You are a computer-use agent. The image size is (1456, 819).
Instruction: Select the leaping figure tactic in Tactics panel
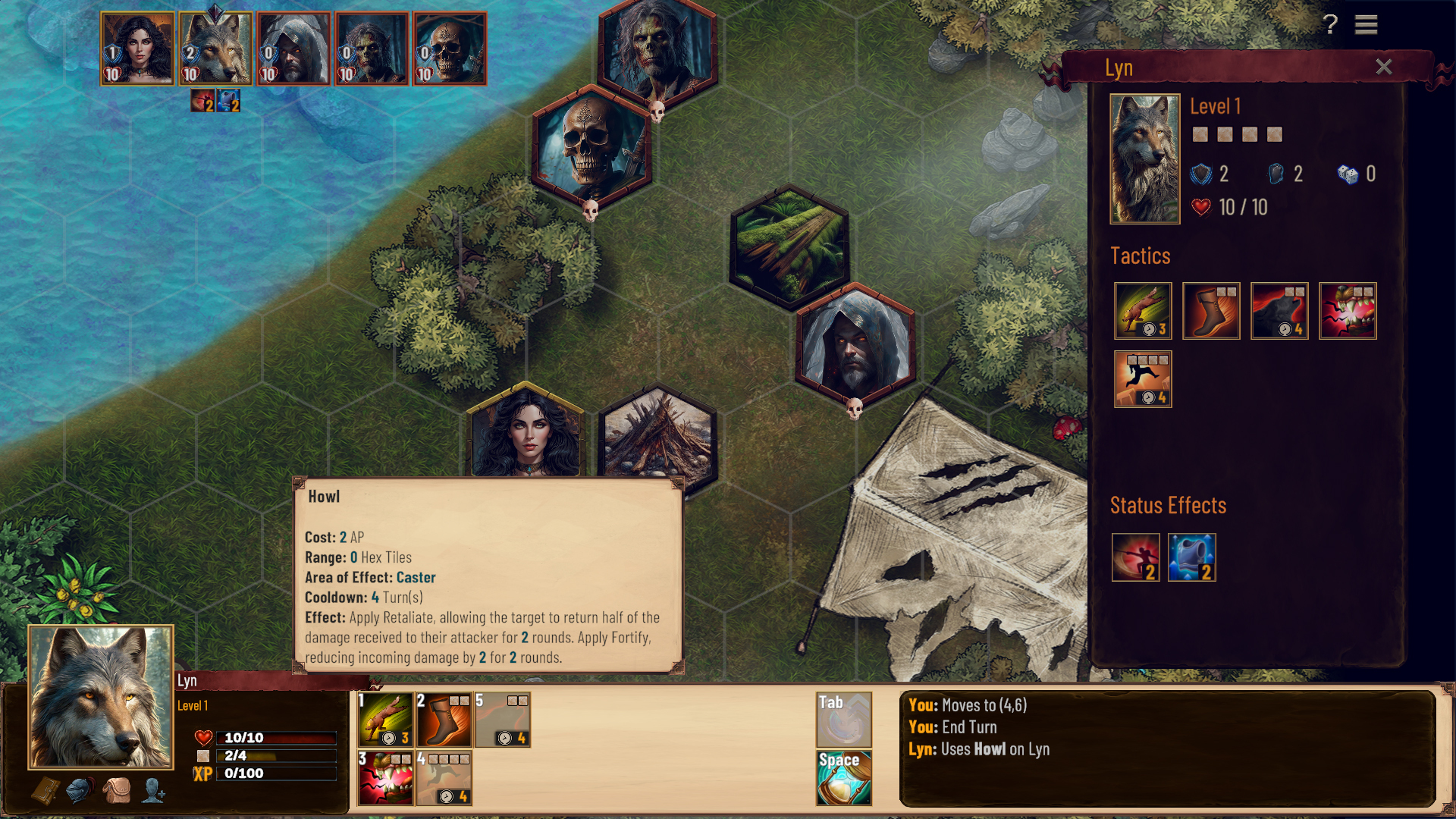1143,380
